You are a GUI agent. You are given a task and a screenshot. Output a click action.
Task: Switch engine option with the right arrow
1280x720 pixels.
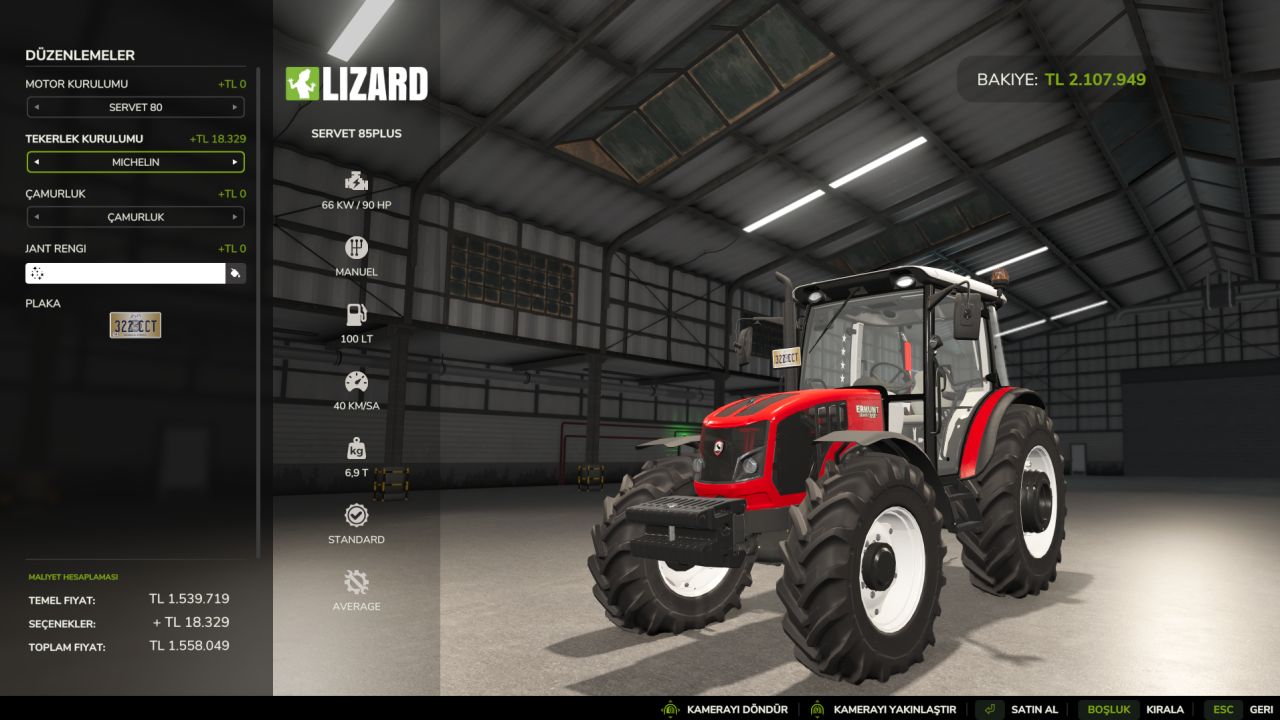[x=233, y=107]
